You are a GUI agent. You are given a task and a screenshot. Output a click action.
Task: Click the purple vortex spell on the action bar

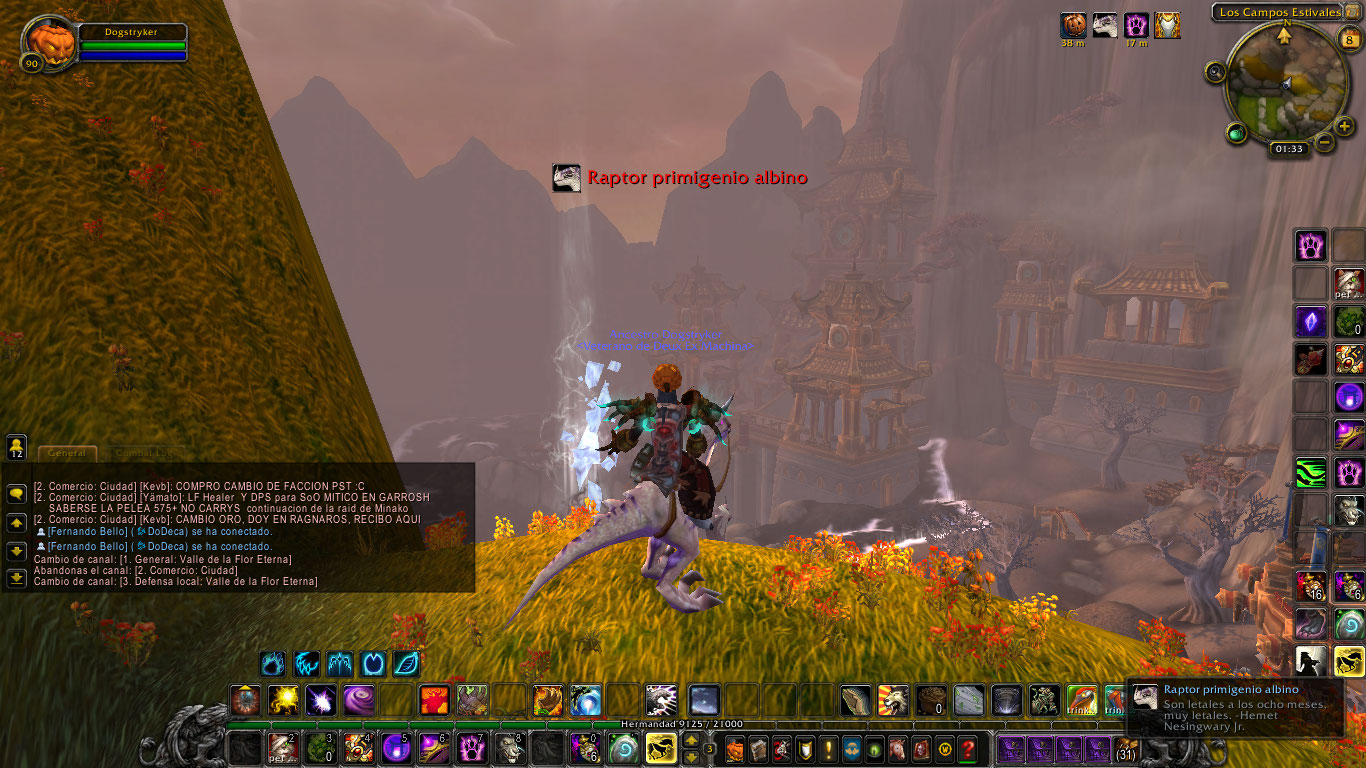357,700
